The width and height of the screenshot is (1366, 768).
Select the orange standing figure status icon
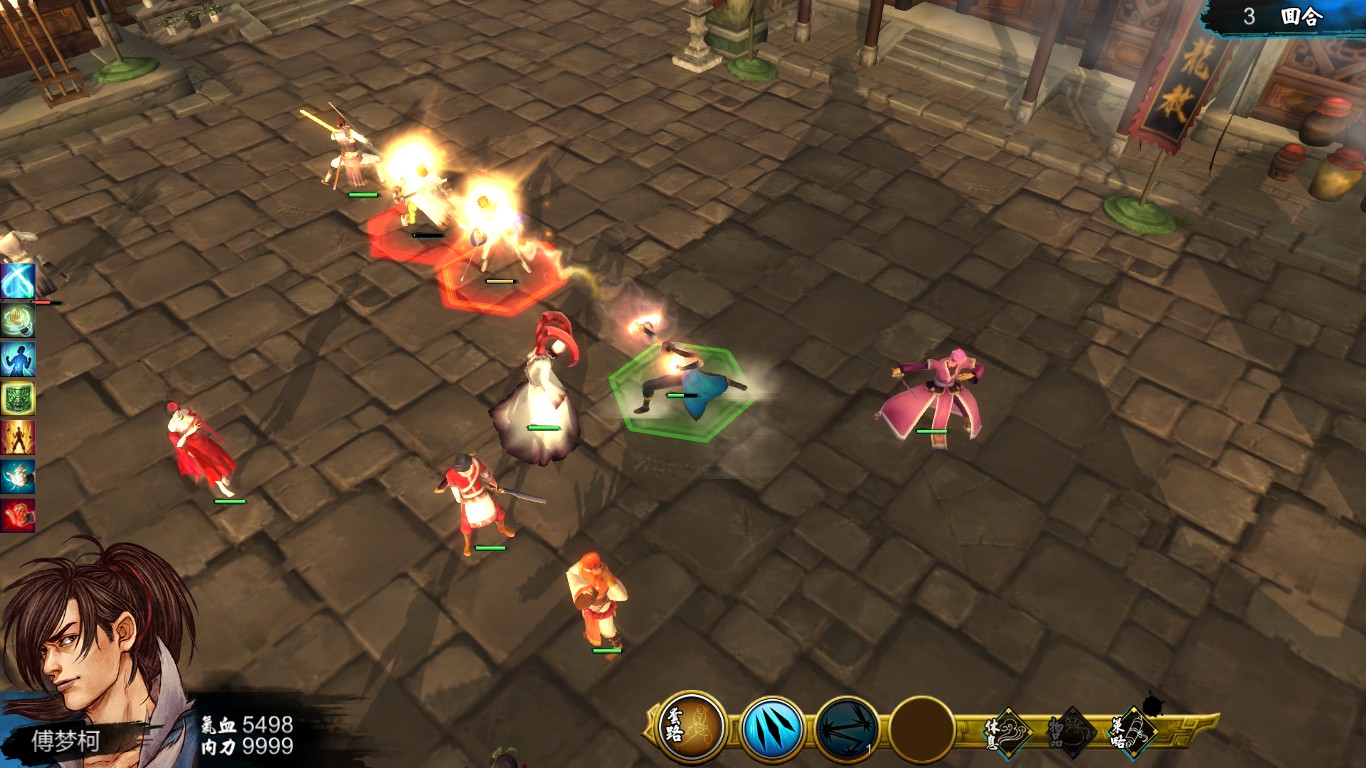[x=18, y=437]
